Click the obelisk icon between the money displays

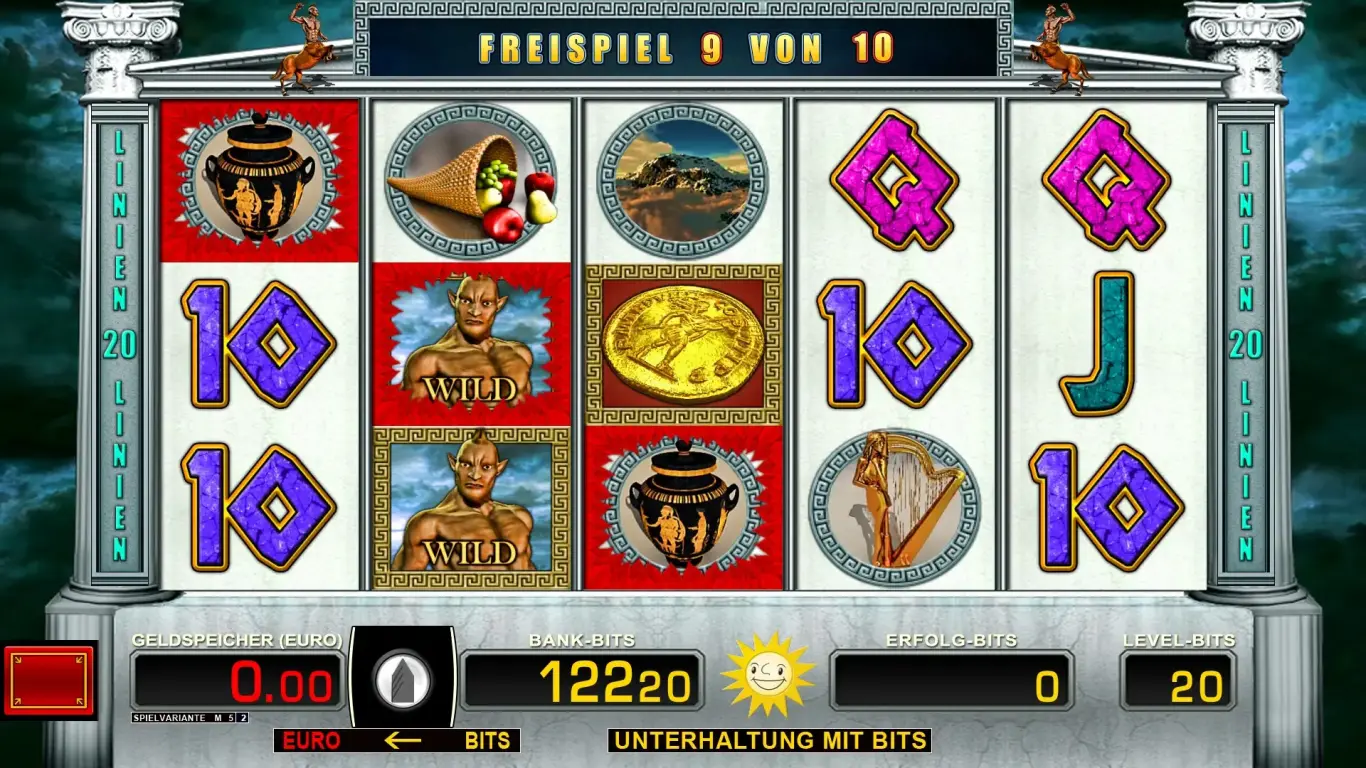(404, 680)
